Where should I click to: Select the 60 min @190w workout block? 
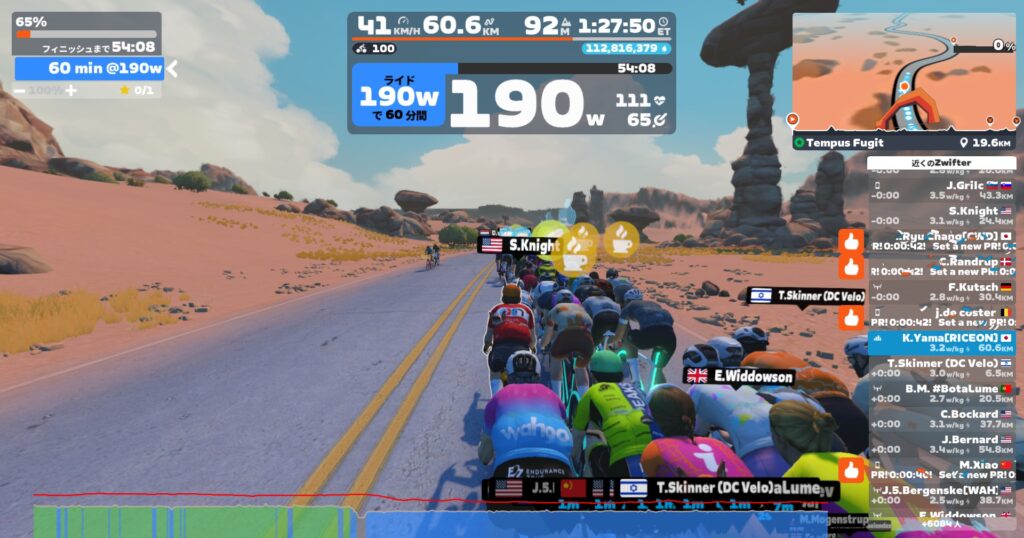[x=88, y=68]
